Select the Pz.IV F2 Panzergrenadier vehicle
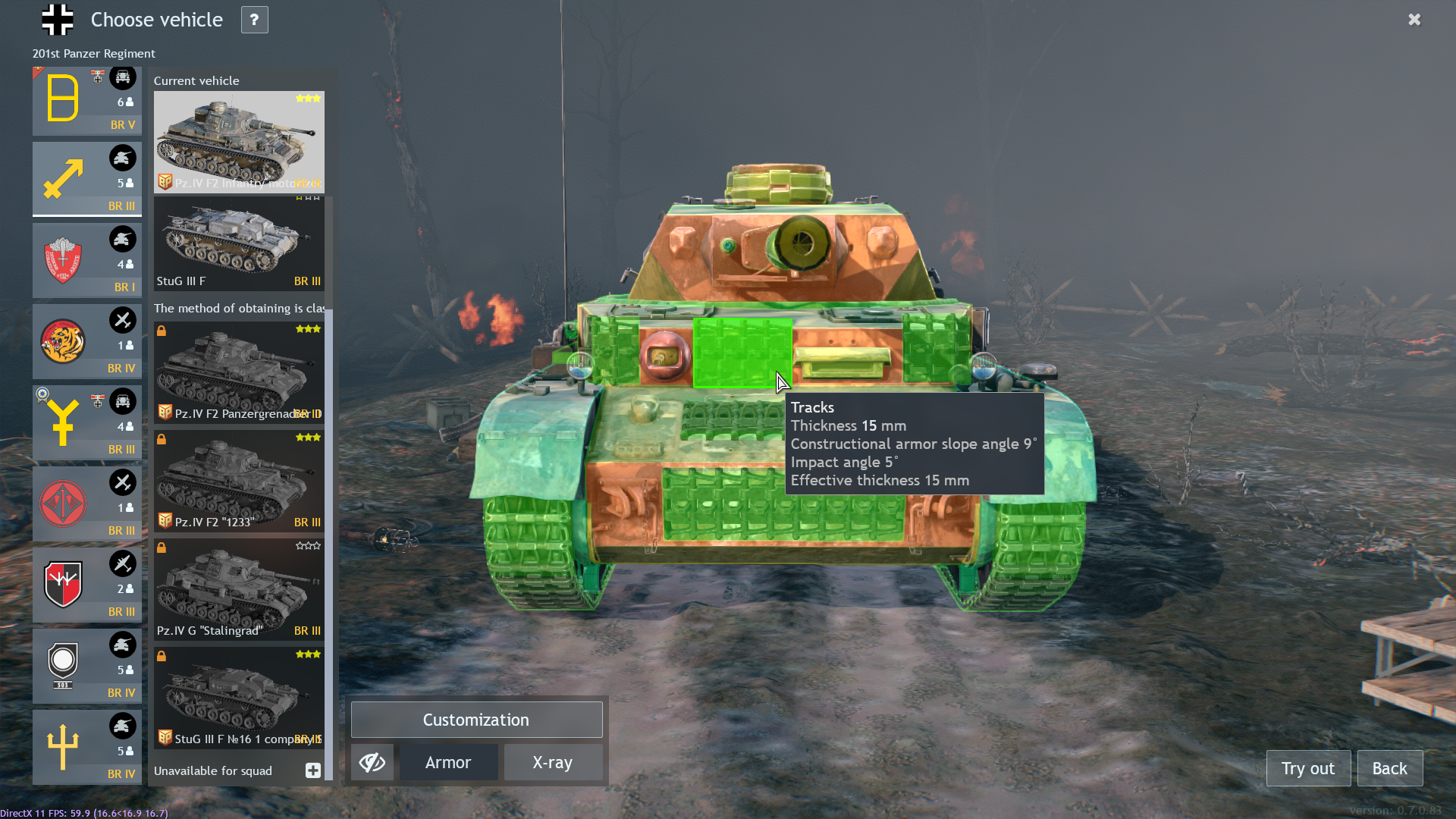Viewport: 1456px width, 819px height. [239, 372]
